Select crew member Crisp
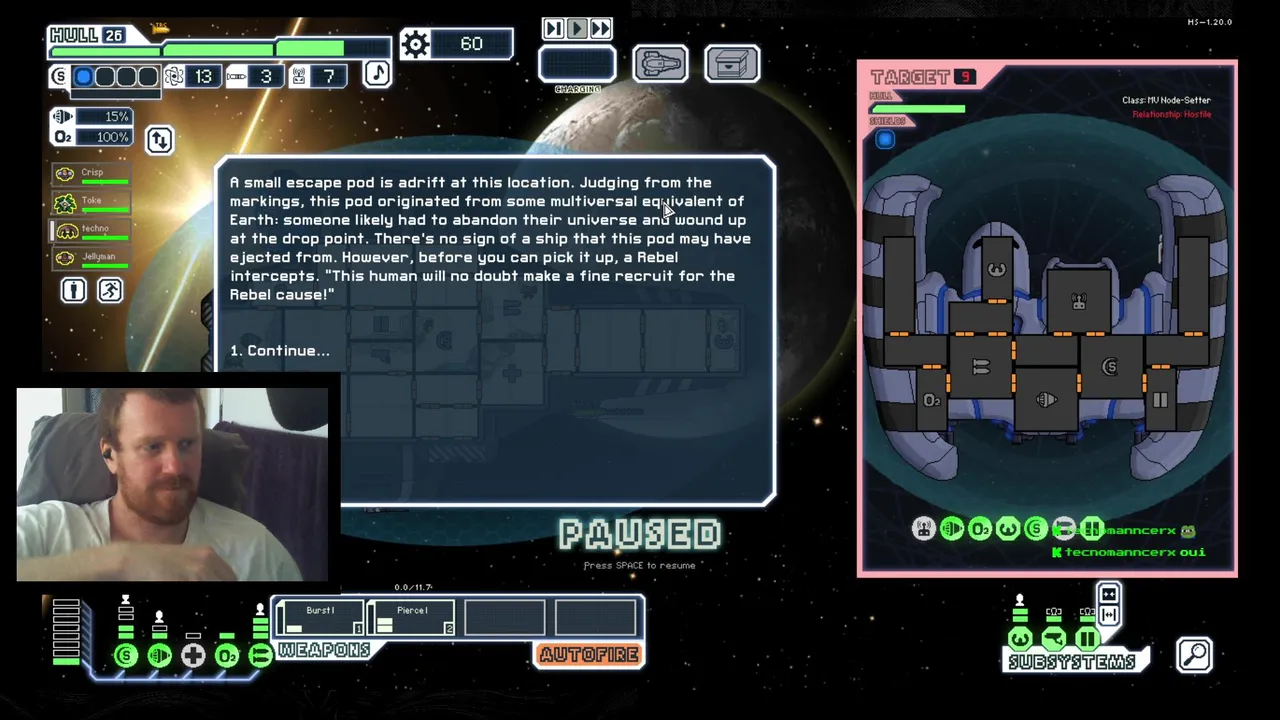 pyautogui.click(x=92, y=173)
